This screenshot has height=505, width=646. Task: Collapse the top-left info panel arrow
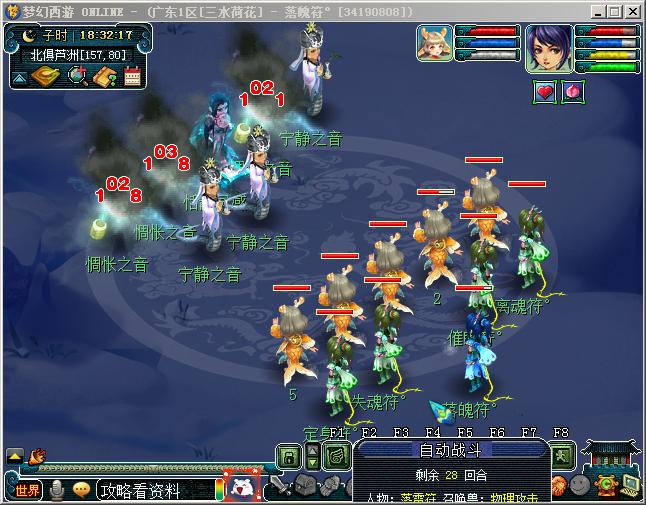[x=20, y=76]
